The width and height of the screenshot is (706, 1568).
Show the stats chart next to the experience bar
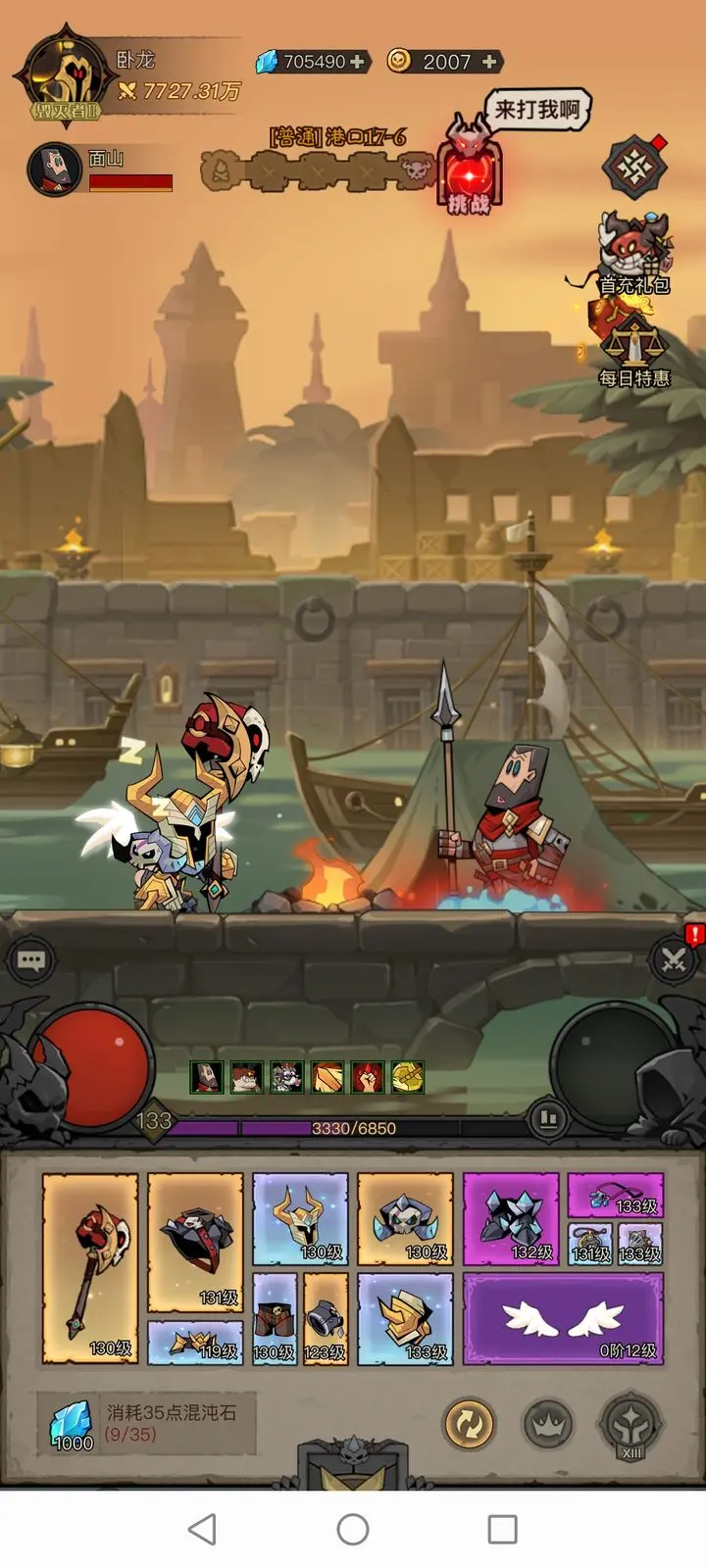point(548,1117)
